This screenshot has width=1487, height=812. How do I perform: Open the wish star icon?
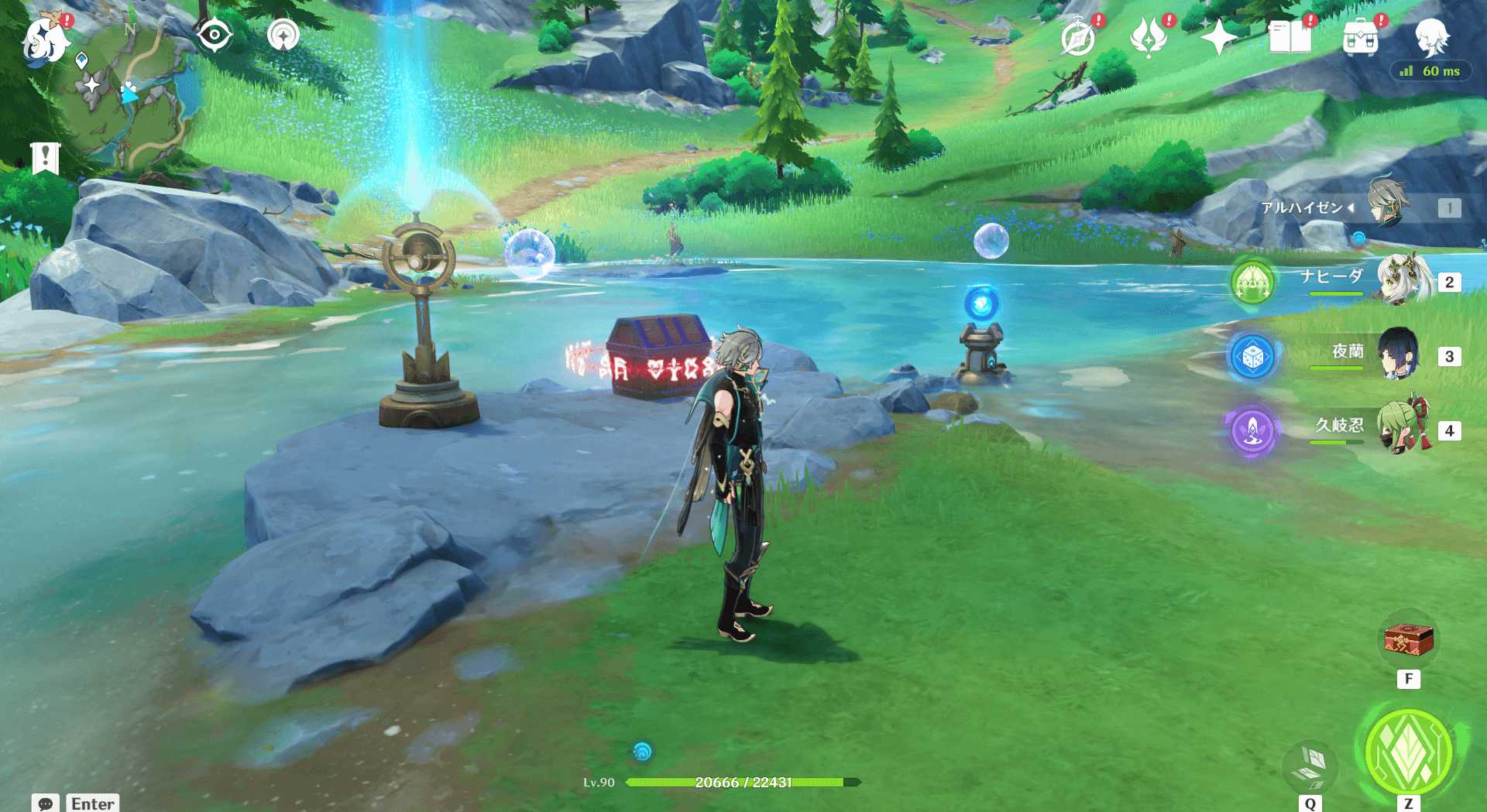[x=1218, y=37]
